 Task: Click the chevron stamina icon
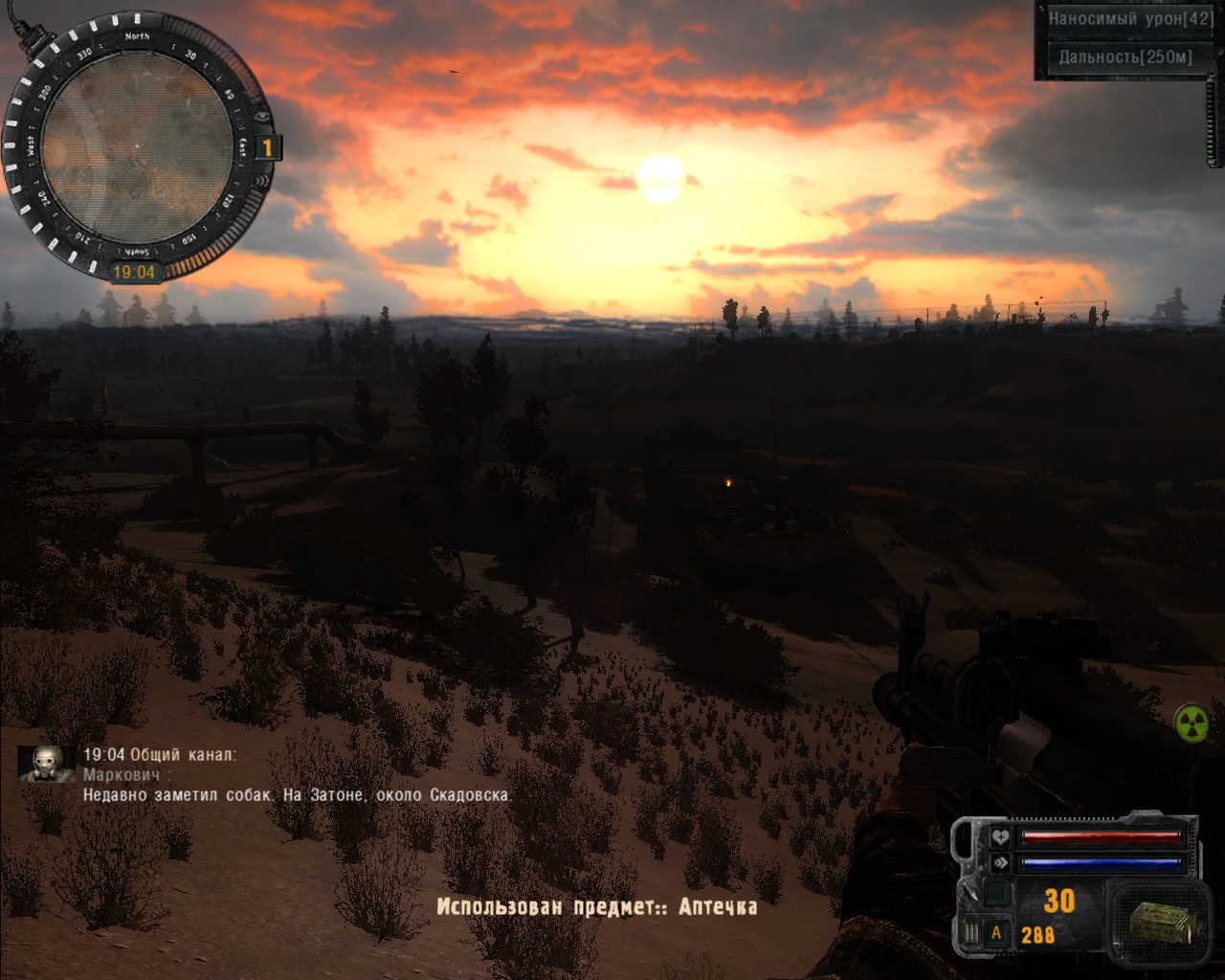[x=1000, y=862]
